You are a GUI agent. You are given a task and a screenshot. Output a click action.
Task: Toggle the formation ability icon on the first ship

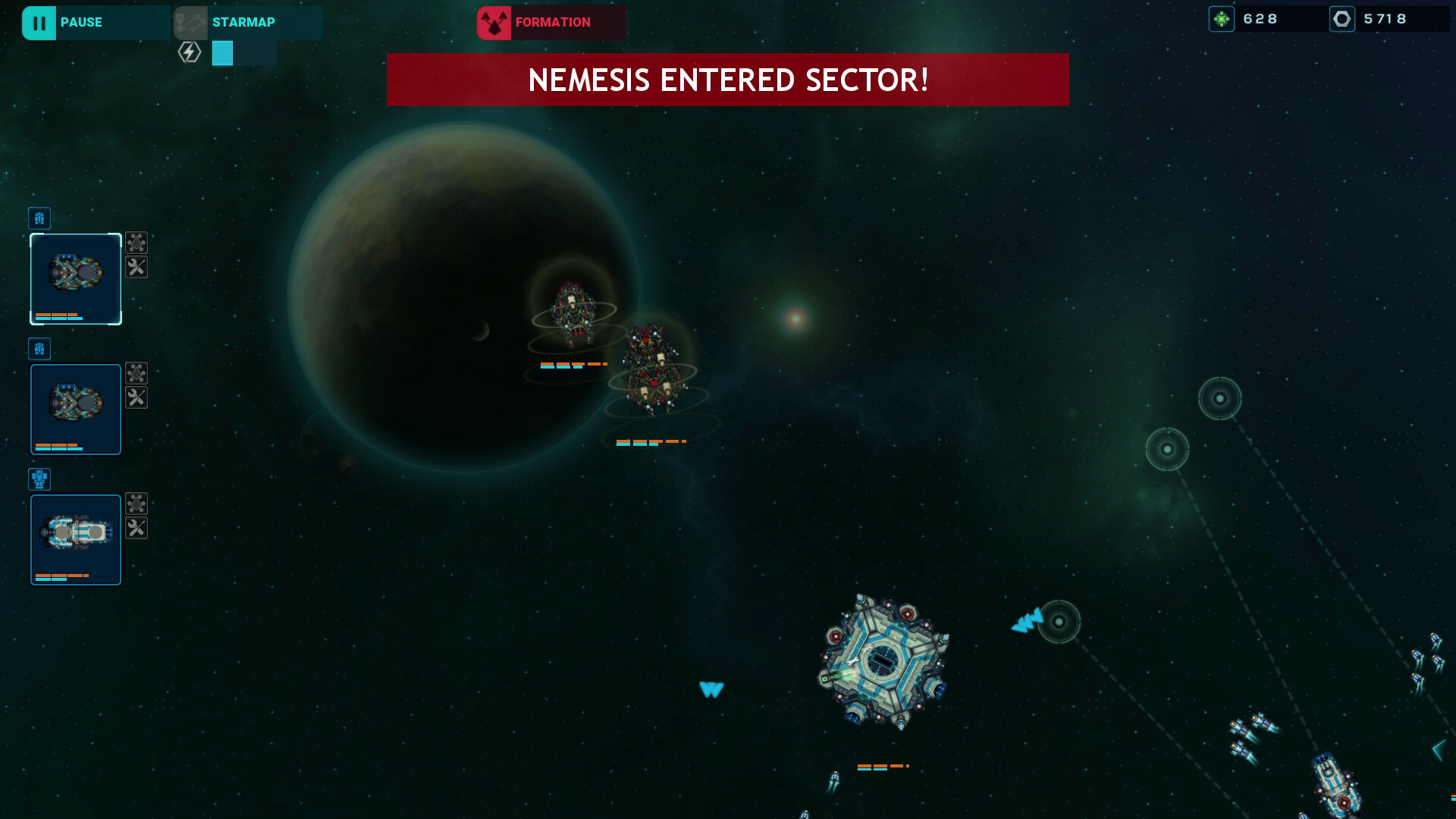click(x=136, y=243)
